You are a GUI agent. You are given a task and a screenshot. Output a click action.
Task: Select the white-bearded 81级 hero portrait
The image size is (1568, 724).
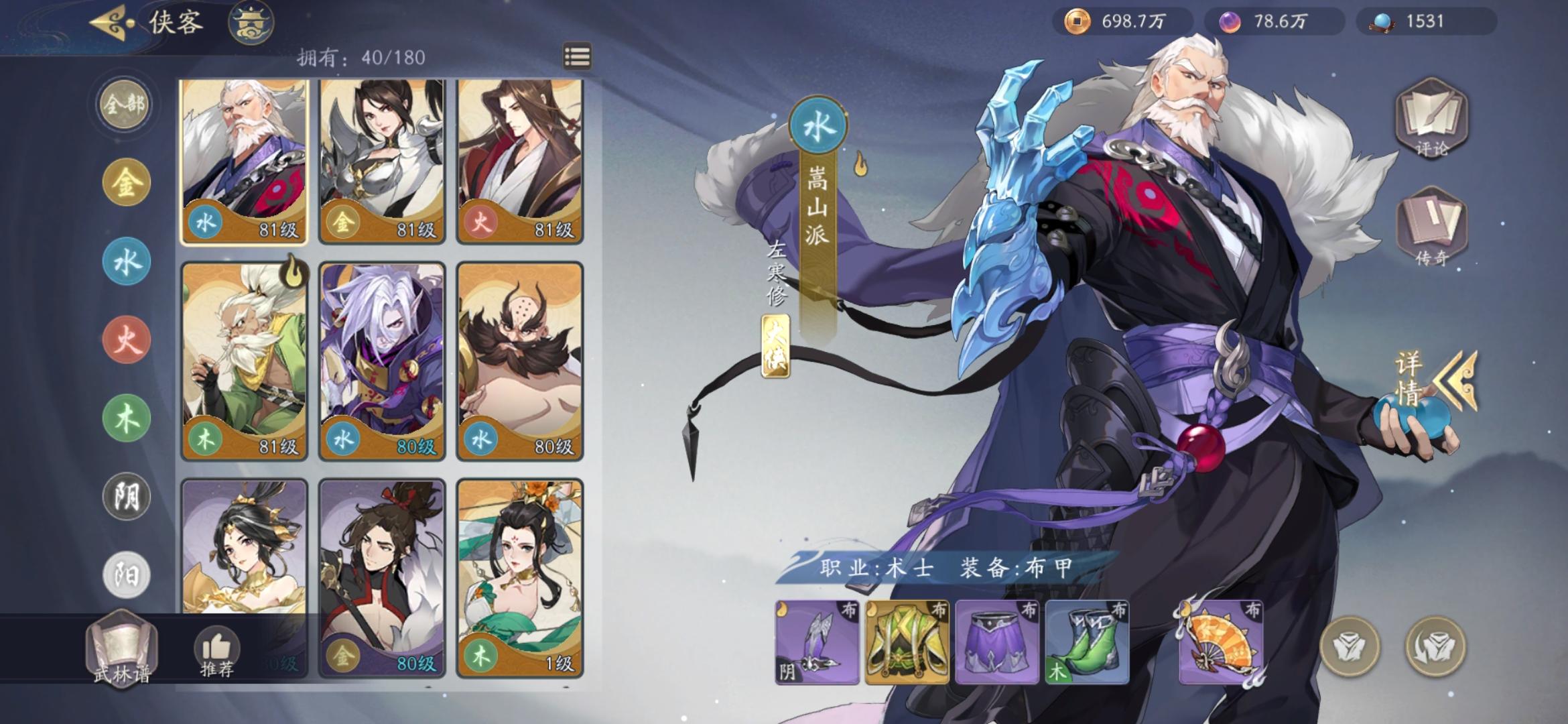coord(244,161)
